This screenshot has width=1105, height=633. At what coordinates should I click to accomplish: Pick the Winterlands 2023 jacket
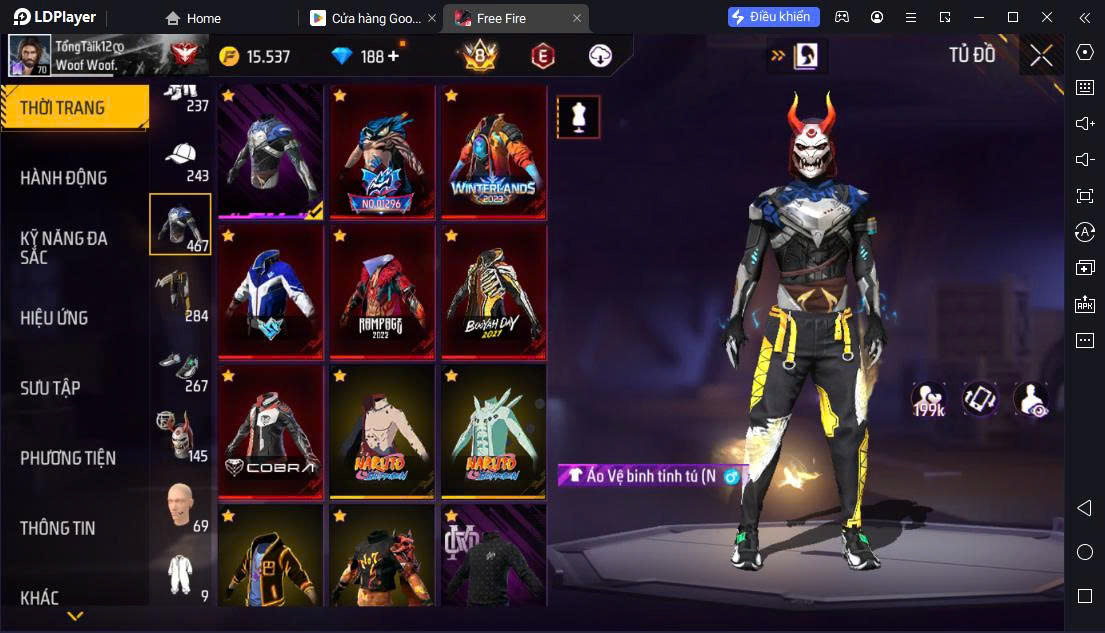(494, 152)
